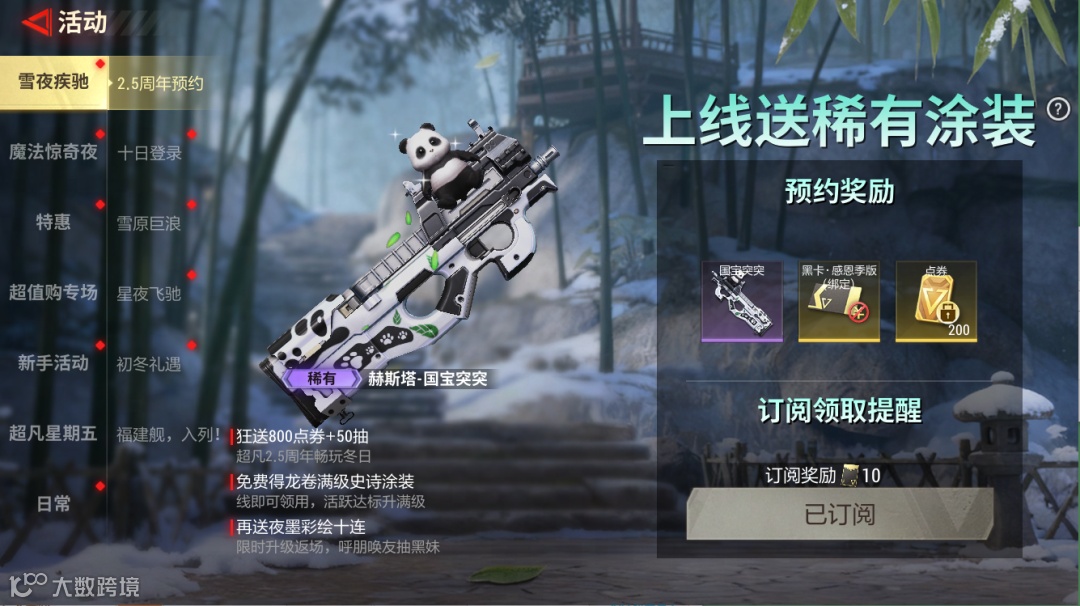
Task: Click the question mark help icon
Action: coord(1057,110)
